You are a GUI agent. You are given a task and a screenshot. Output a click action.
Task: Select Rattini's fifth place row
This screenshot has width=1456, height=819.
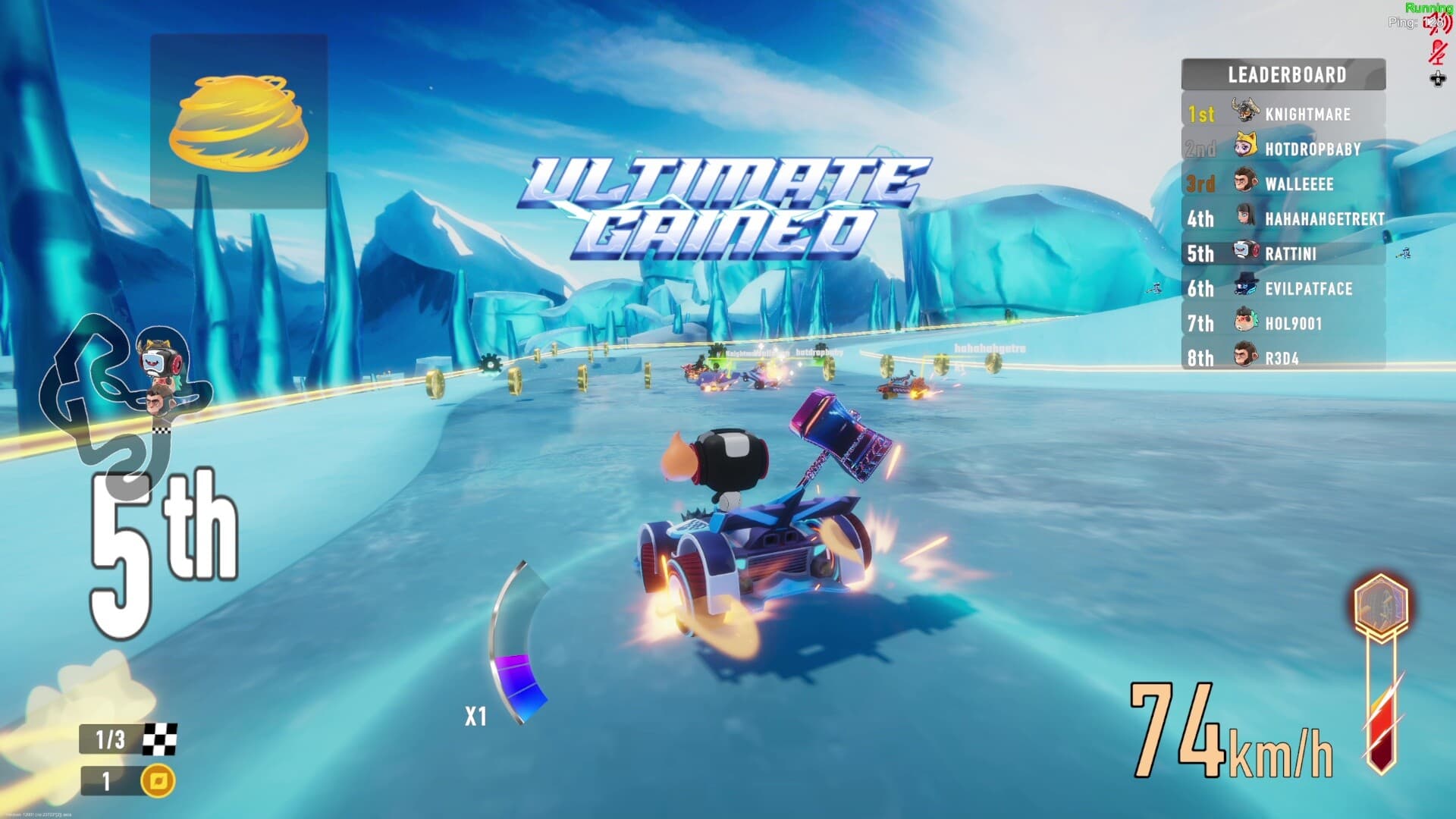click(x=1283, y=253)
